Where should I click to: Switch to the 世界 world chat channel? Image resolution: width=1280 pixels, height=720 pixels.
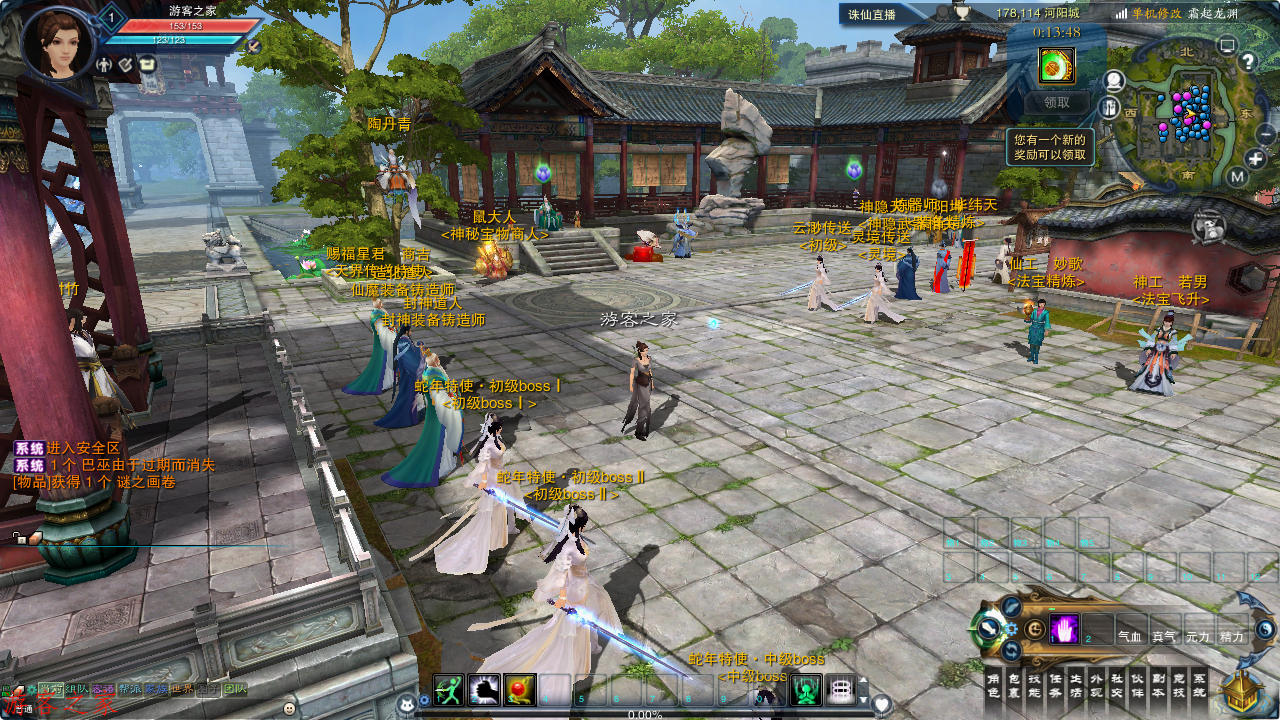point(182,689)
